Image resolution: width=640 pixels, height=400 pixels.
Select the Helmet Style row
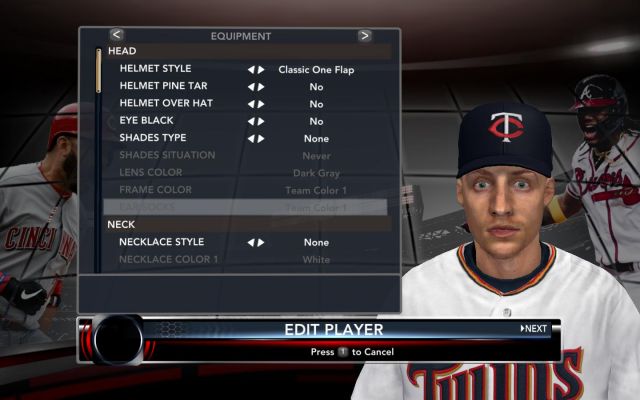coord(155,69)
